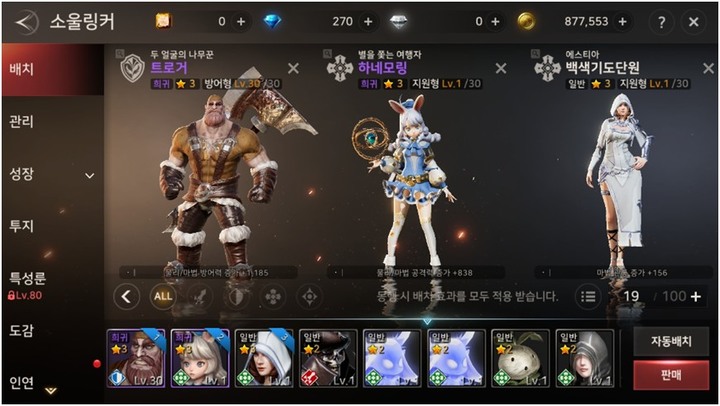Choose the green sprout creature soul card

pos(521,358)
